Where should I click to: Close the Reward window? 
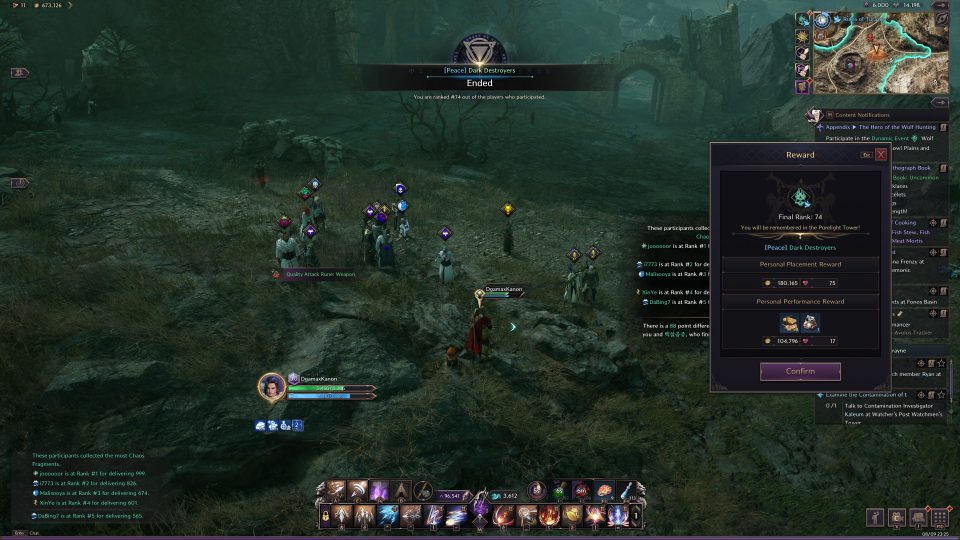click(881, 155)
